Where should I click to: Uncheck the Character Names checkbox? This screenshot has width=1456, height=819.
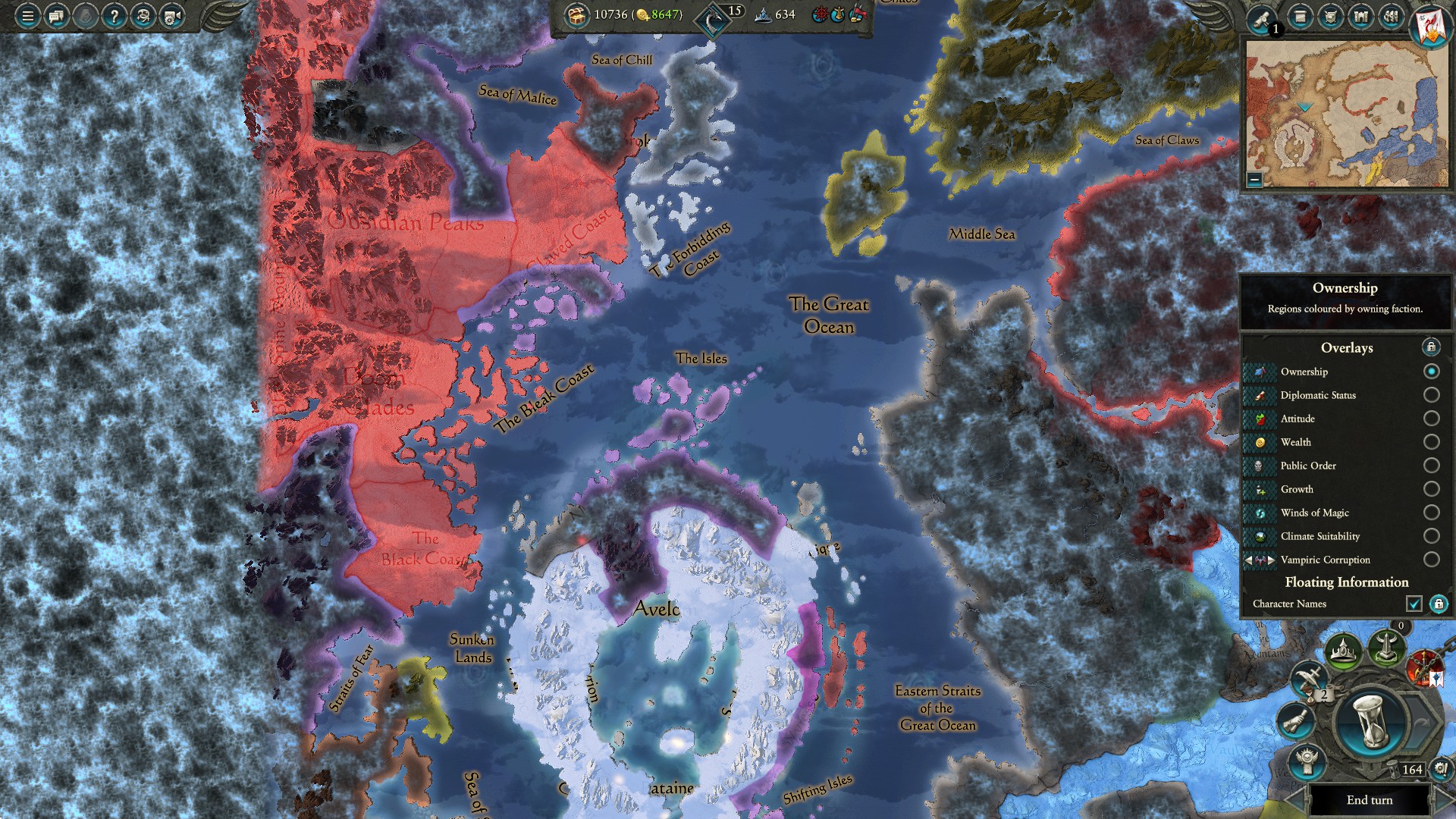pyautogui.click(x=1415, y=604)
